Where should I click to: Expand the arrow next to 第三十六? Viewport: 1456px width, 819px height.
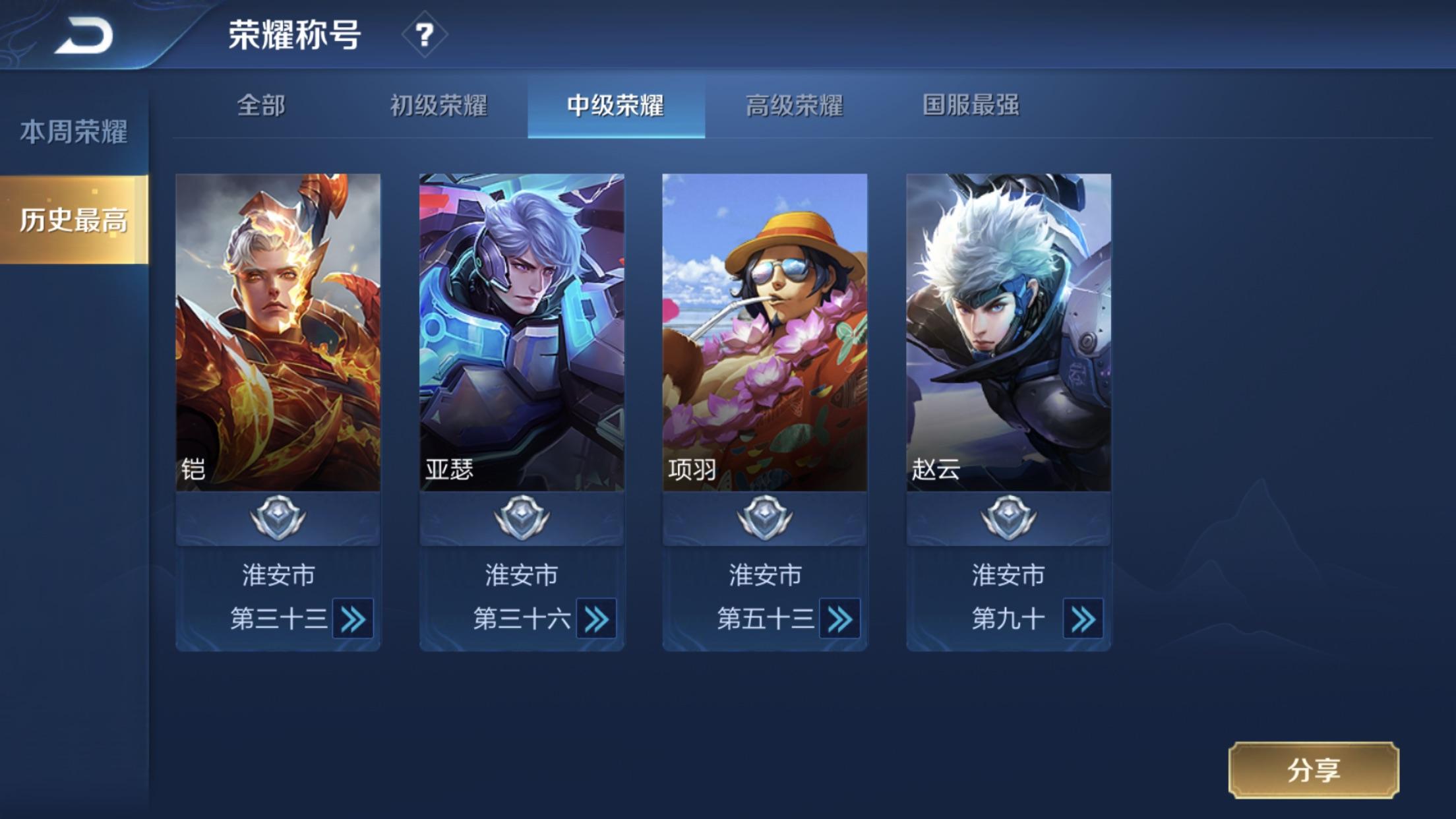click(x=596, y=619)
